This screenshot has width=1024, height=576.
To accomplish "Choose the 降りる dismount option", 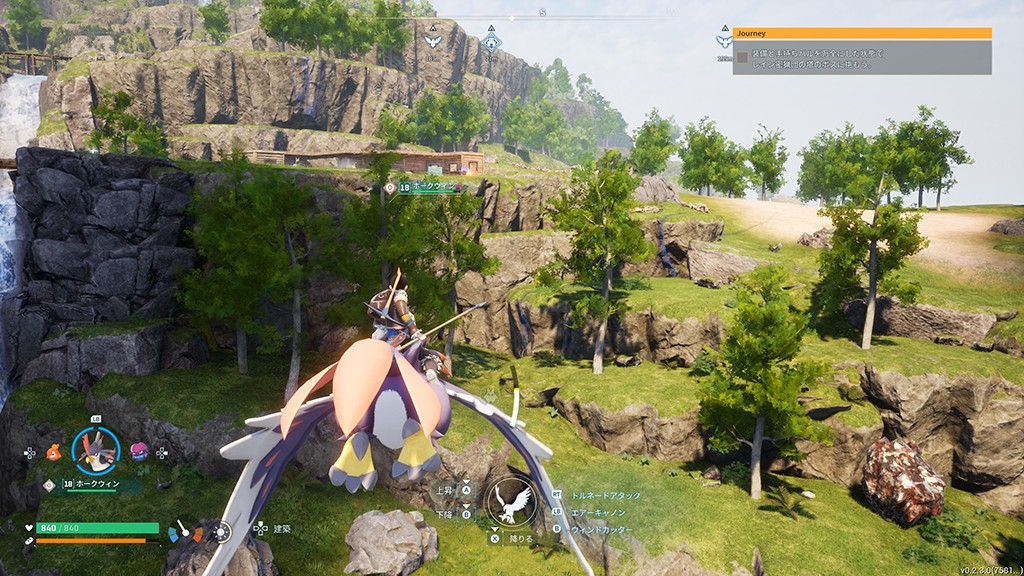I will (521, 537).
